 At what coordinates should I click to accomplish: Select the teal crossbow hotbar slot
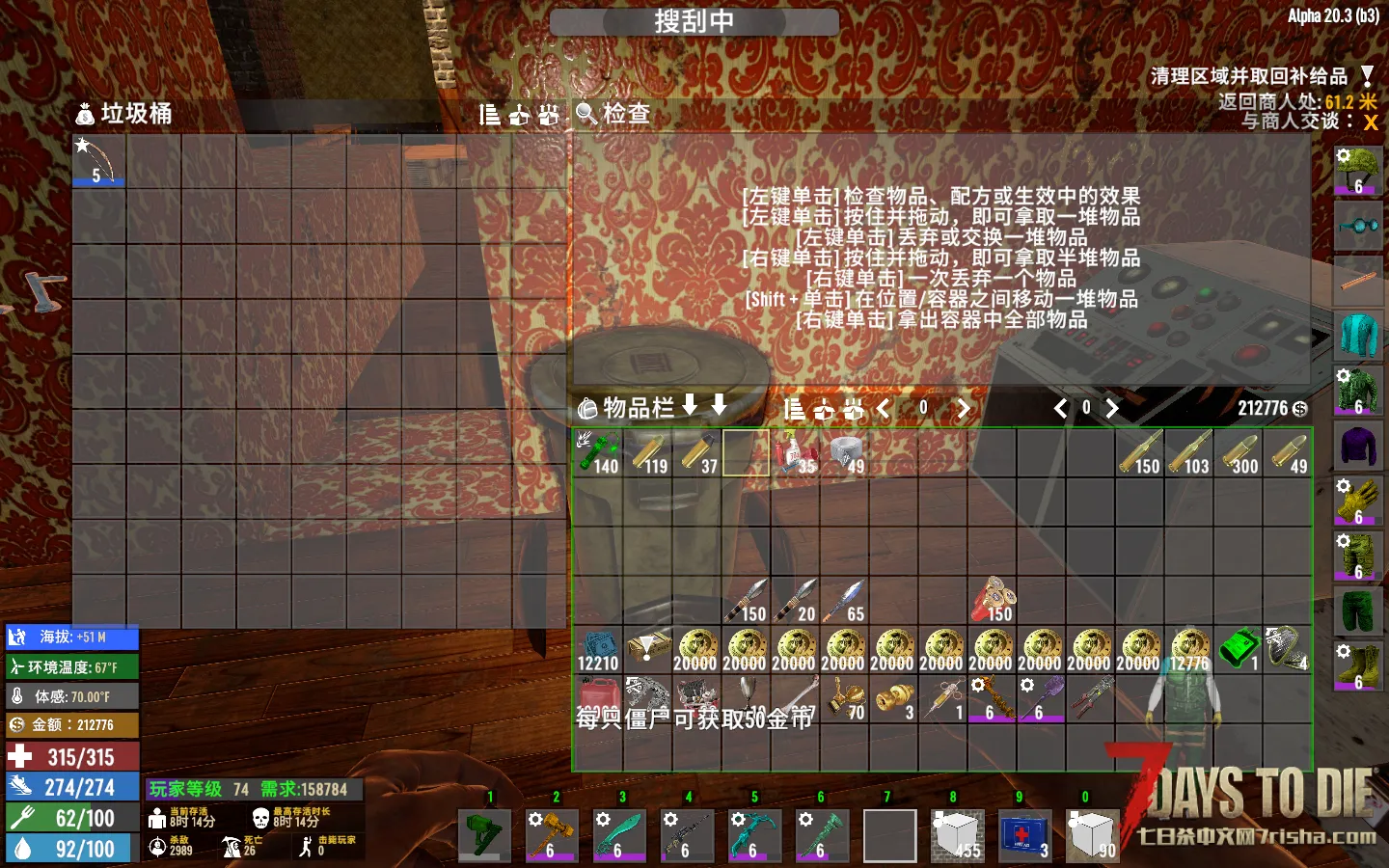tap(754, 835)
